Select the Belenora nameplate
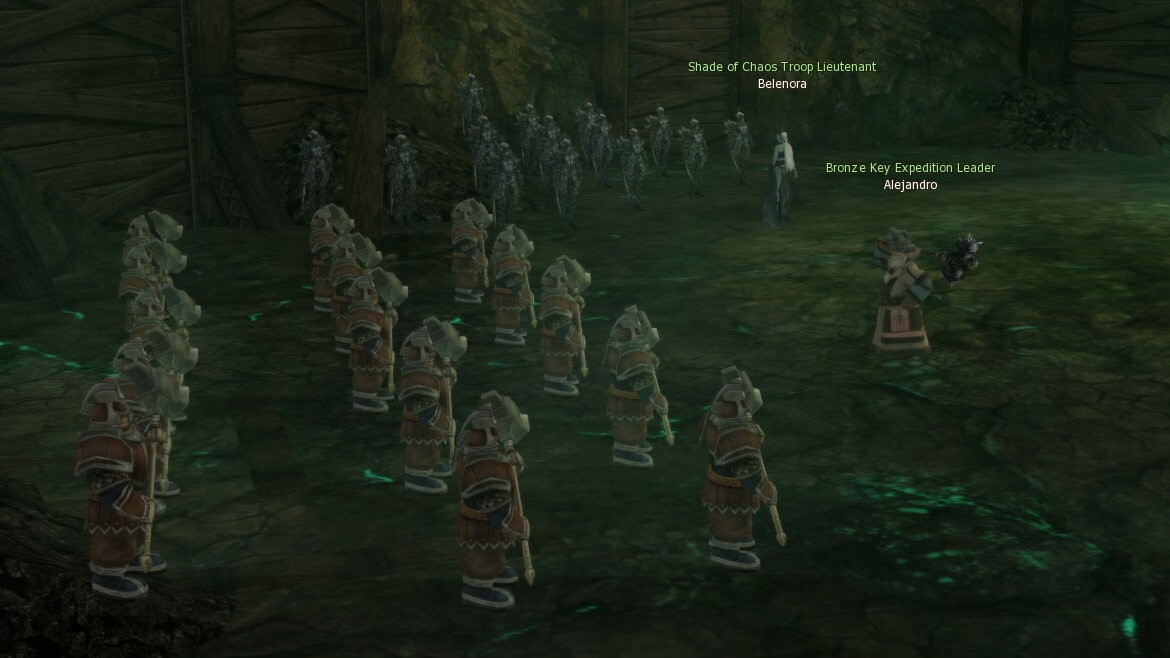1170x658 pixels. pyautogui.click(x=782, y=84)
